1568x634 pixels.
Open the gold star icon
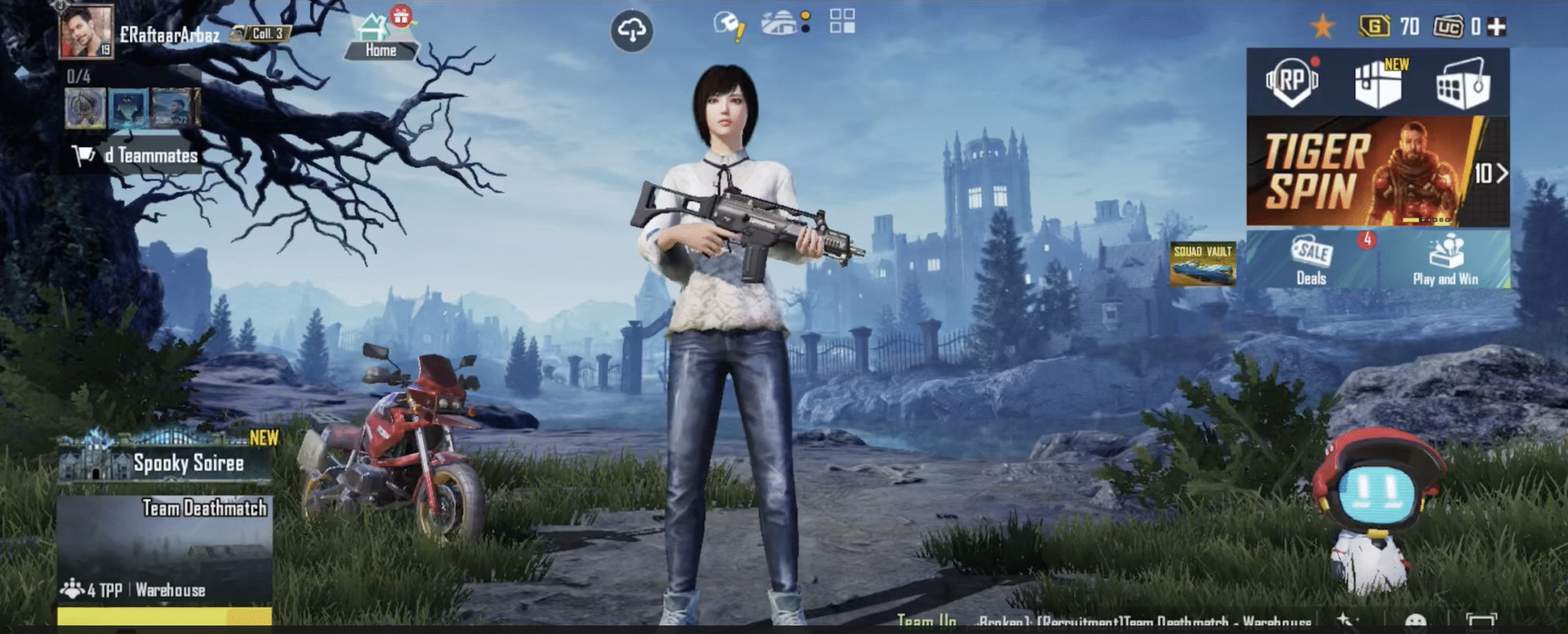coord(1322,27)
